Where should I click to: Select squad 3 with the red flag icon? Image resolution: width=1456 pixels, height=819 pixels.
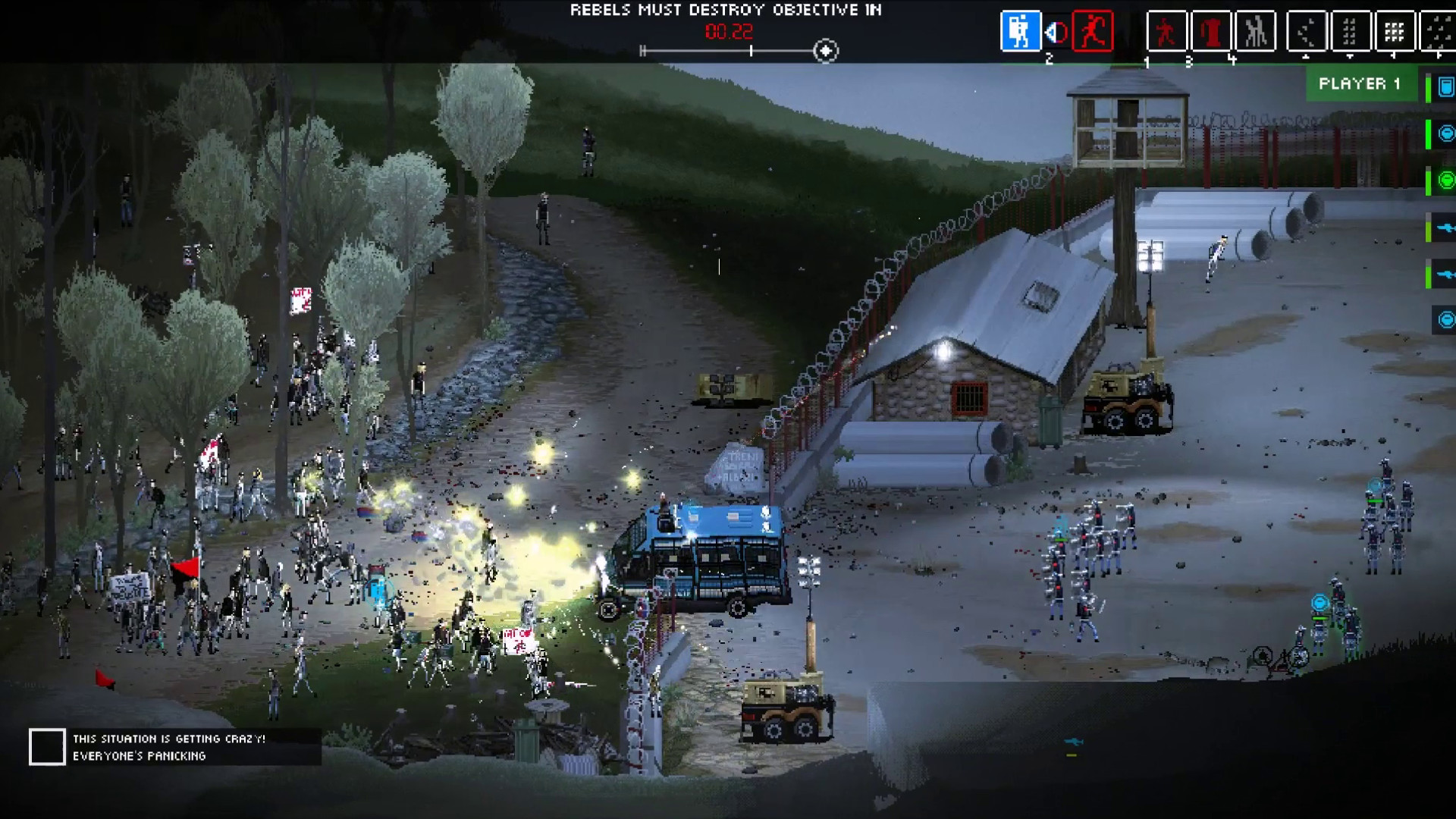point(1211,32)
